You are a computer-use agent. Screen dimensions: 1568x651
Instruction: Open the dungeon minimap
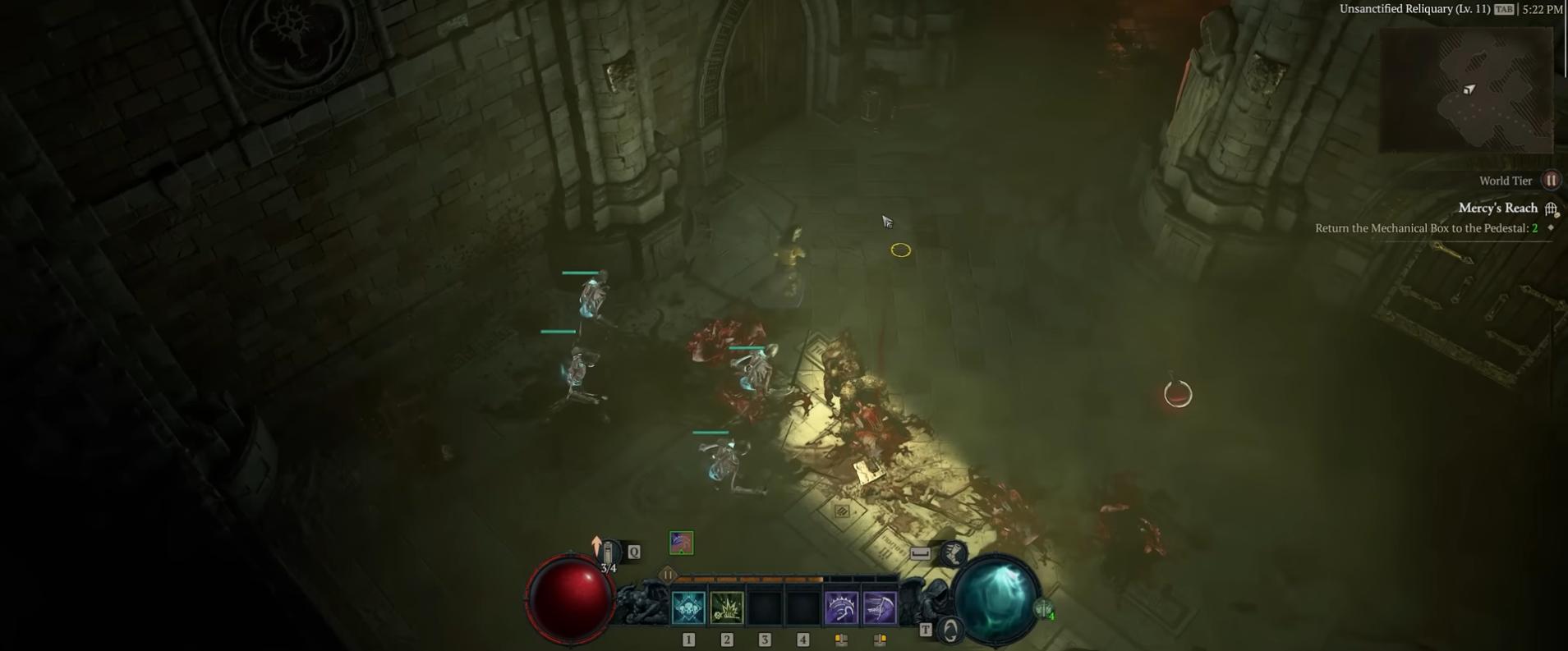tap(1466, 90)
